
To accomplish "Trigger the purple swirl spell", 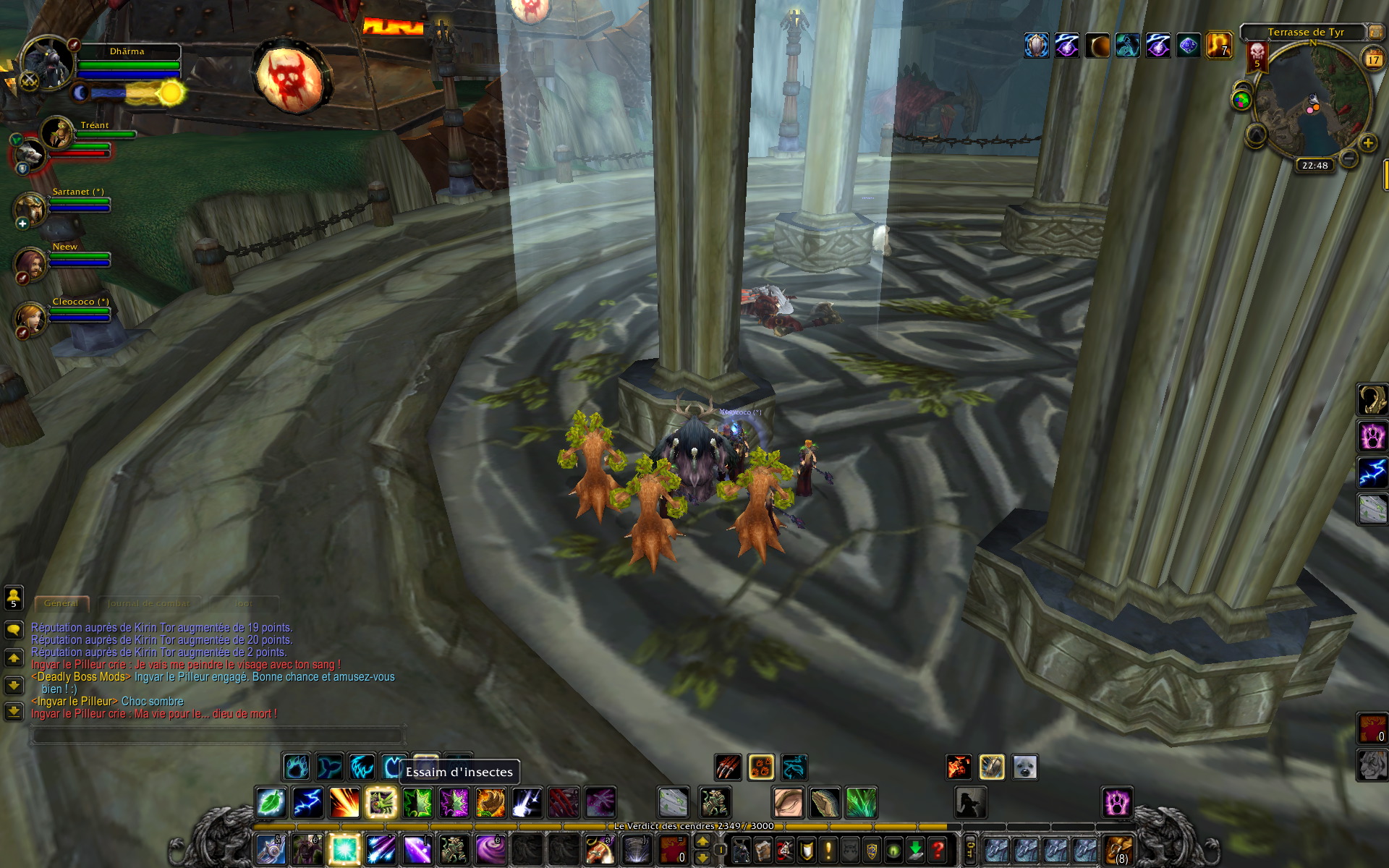I will click(490, 848).
